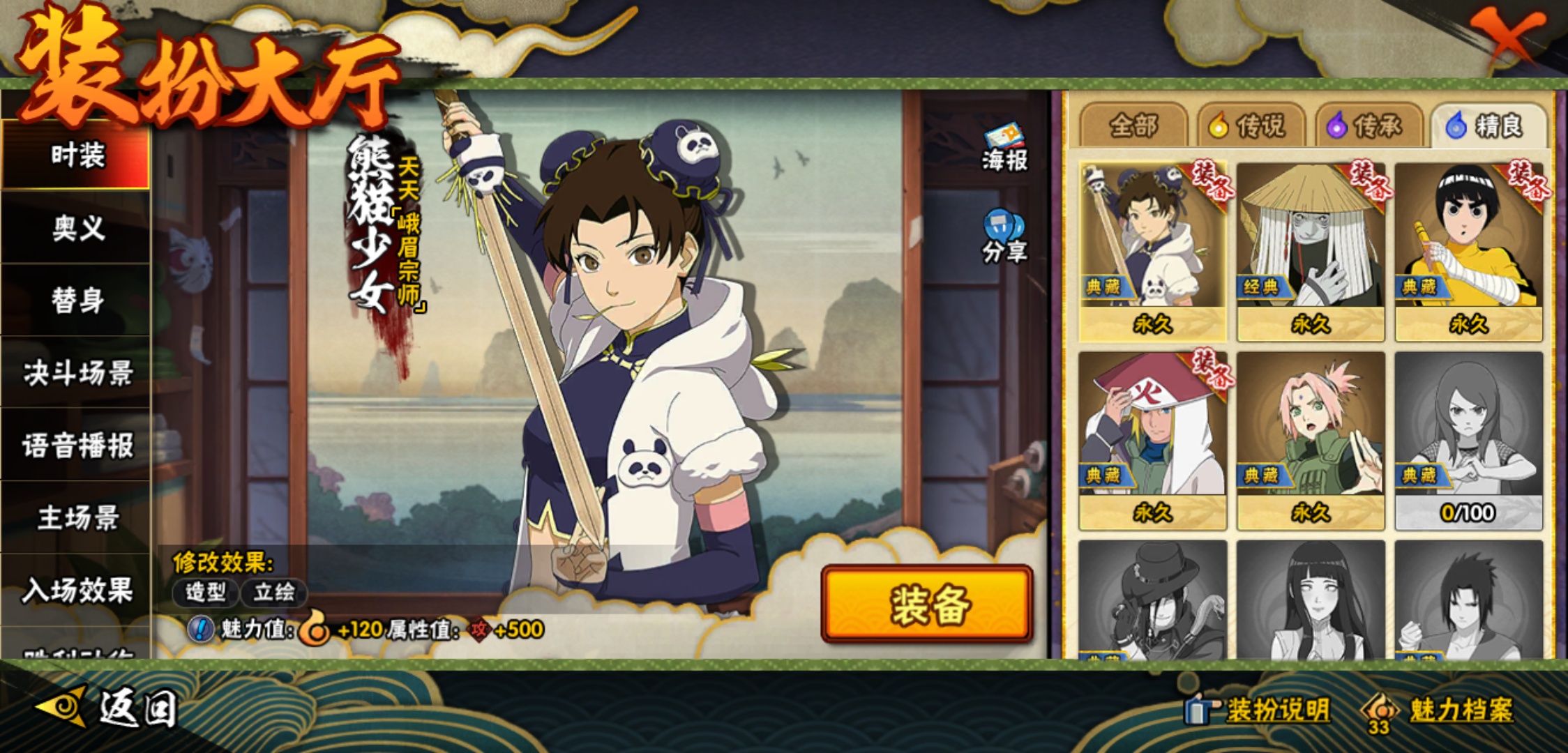Viewport: 1568px width, 753px height.
Task: Choose the 替身 menu entry
Action: (77, 301)
